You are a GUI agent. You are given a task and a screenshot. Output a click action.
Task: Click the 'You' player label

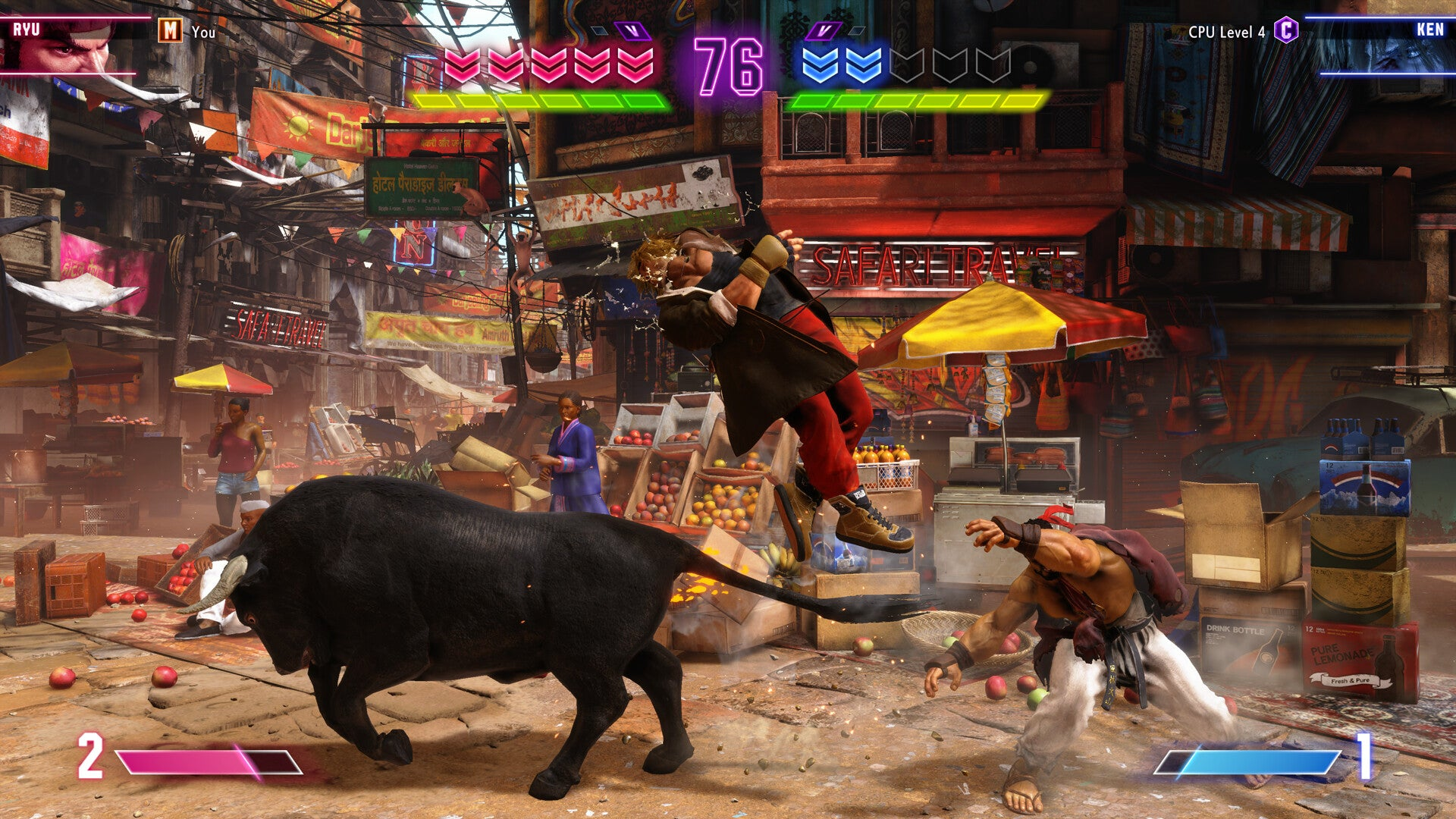(x=203, y=33)
